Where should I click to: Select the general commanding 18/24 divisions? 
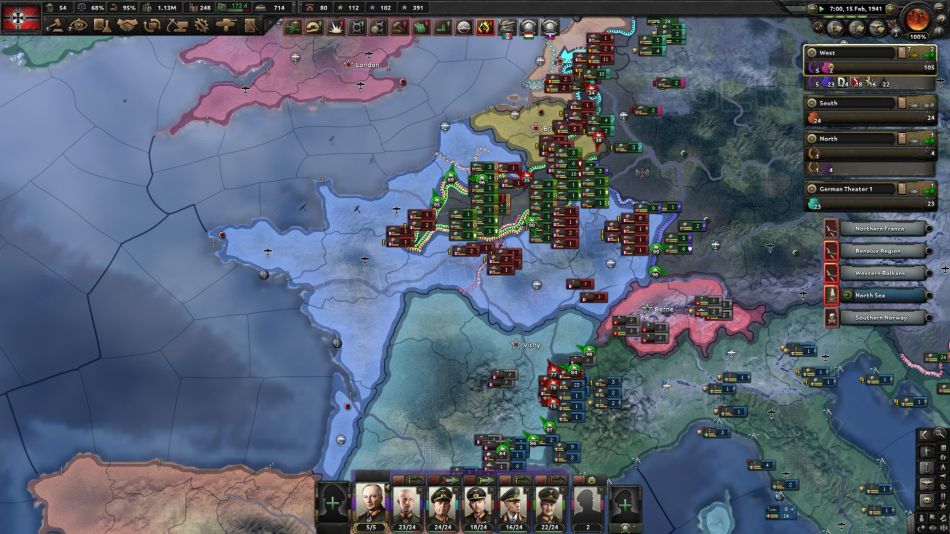tap(474, 500)
